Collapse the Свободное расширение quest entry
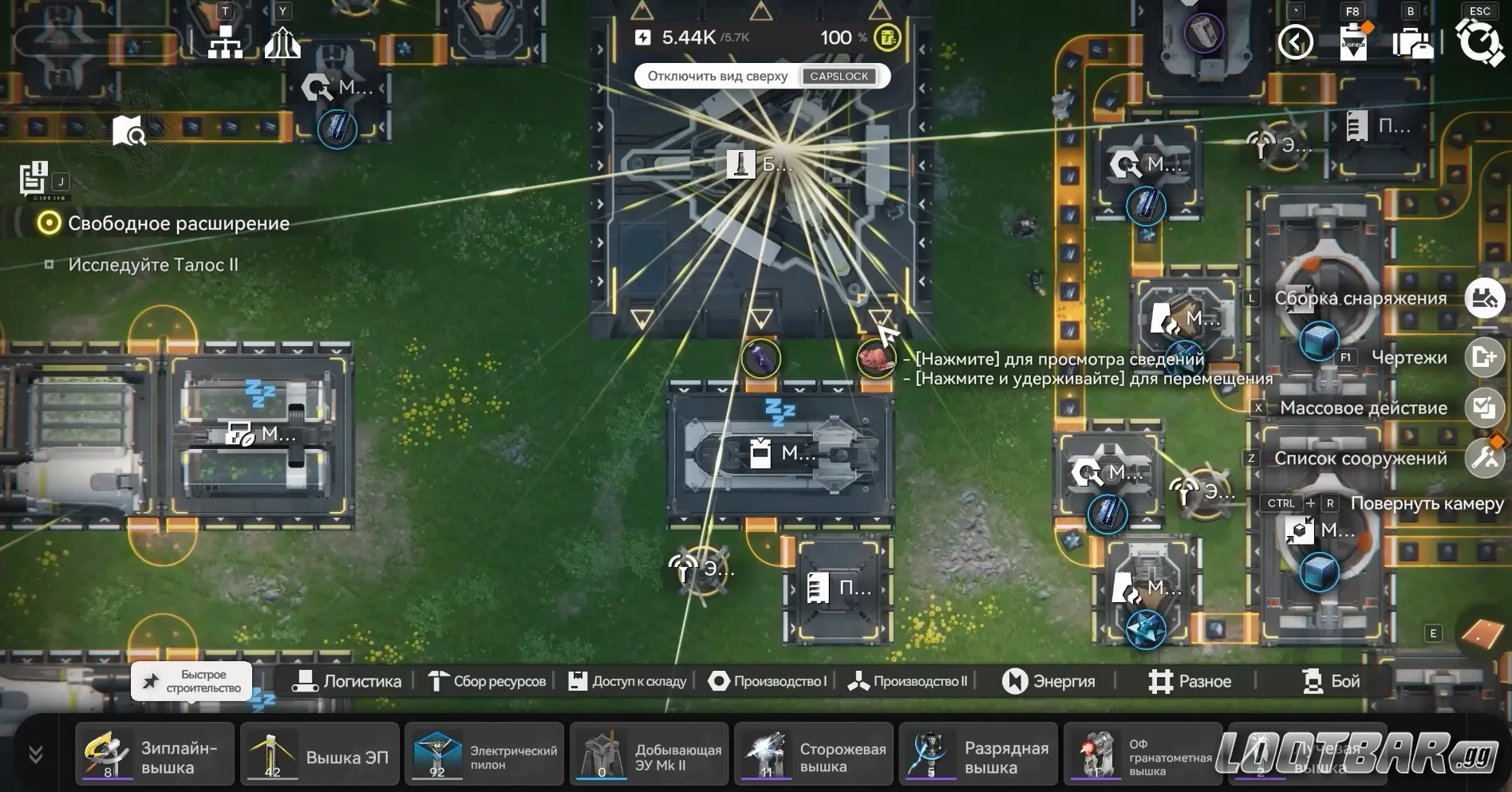This screenshot has width=1512, height=792. (48, 223)
